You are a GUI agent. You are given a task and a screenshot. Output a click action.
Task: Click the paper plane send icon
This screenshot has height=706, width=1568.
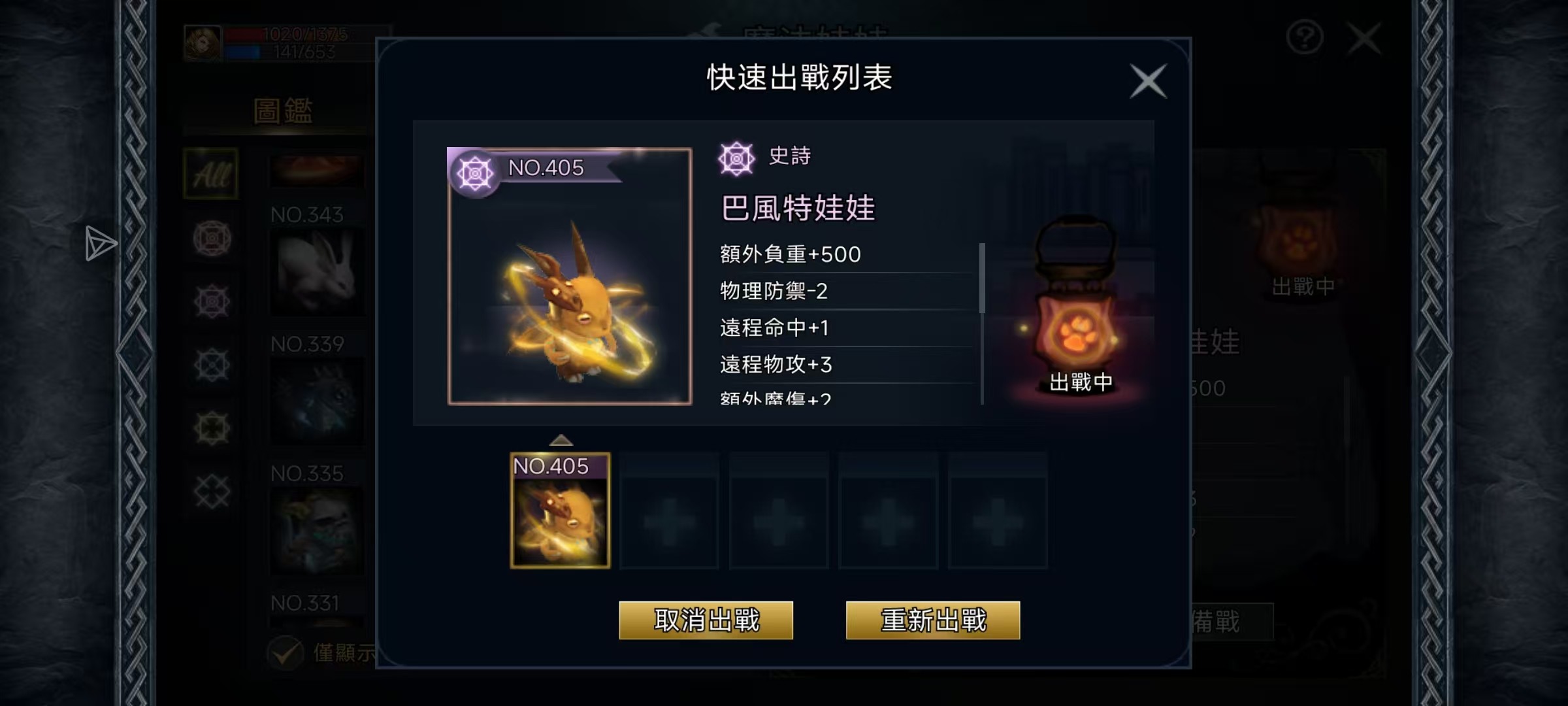[101, 244]
